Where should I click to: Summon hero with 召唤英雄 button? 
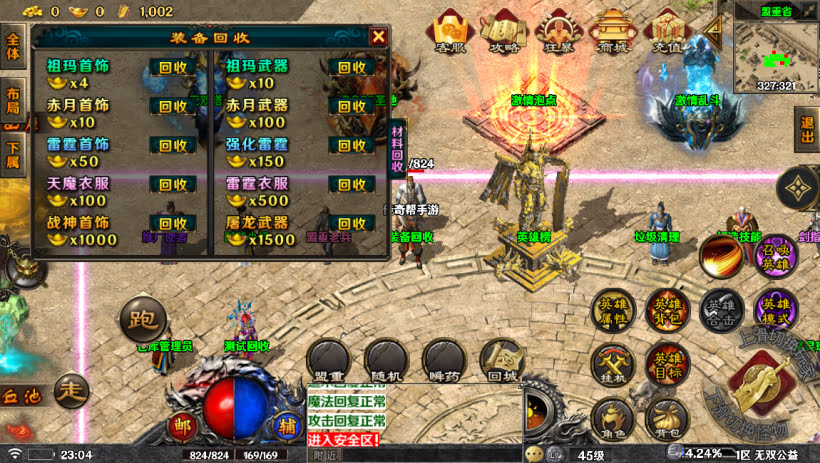pos(777,254)
